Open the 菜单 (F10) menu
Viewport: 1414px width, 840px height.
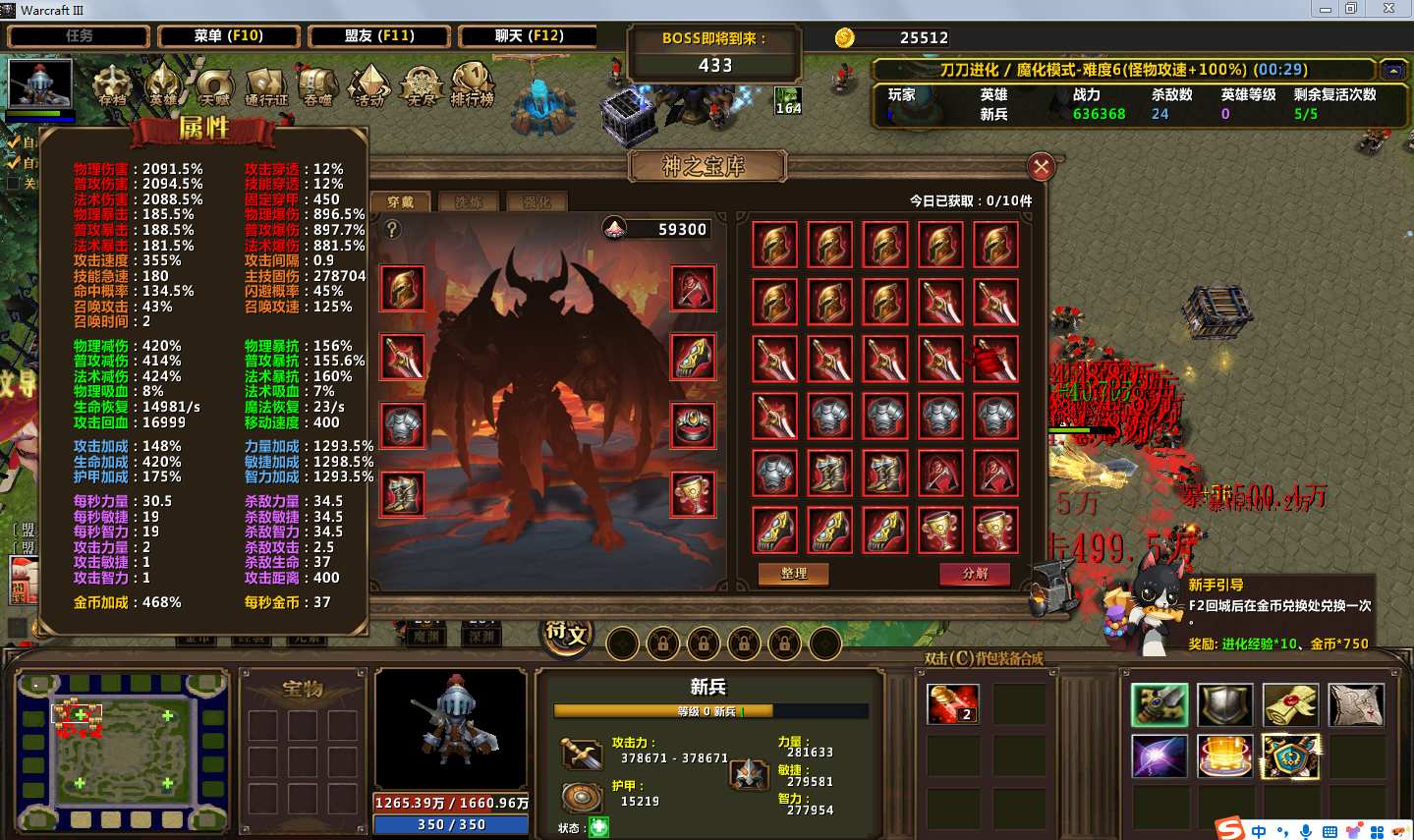pyautogui.click(x=228, y=36)
